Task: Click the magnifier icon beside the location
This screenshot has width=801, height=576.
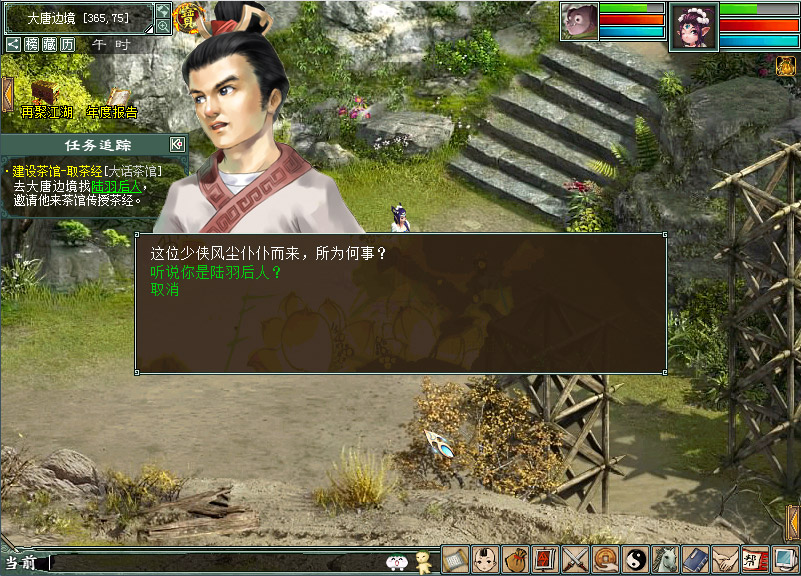Action: point(163,27)
